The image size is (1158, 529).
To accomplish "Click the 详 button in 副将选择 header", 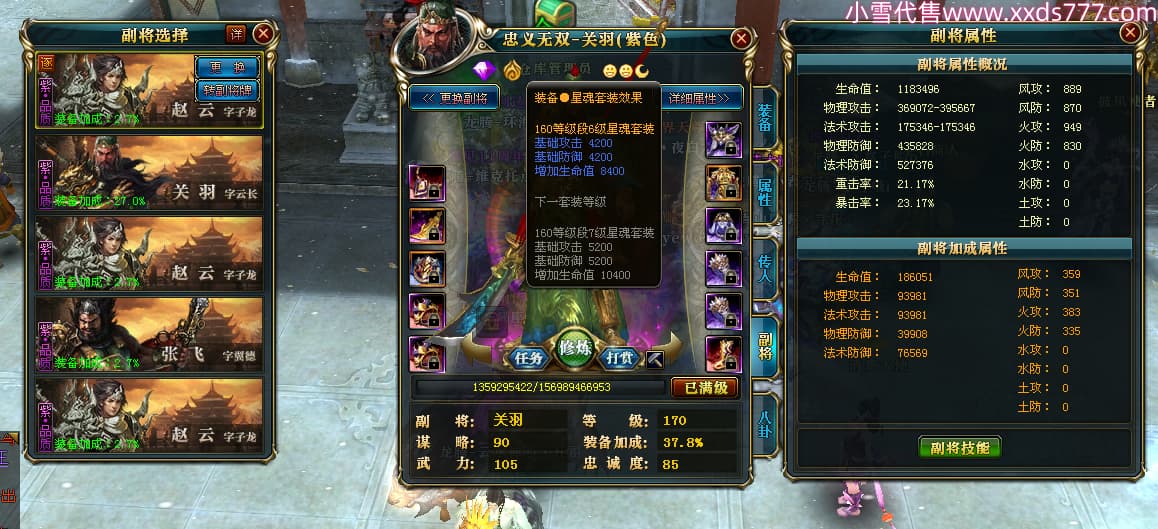I will click(x=236, y=34).
